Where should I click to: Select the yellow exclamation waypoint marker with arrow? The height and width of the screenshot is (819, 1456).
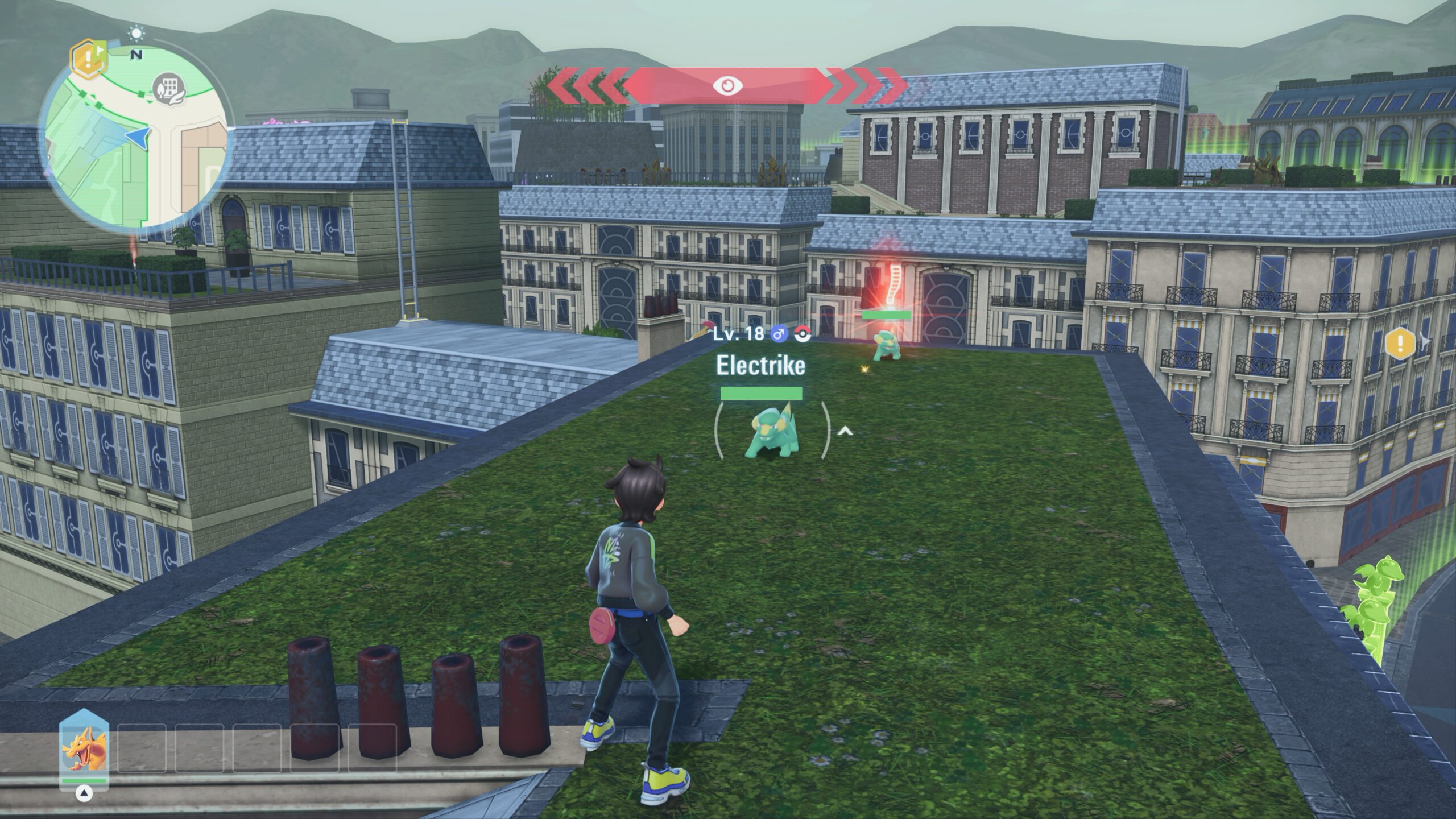(1400, 343)
